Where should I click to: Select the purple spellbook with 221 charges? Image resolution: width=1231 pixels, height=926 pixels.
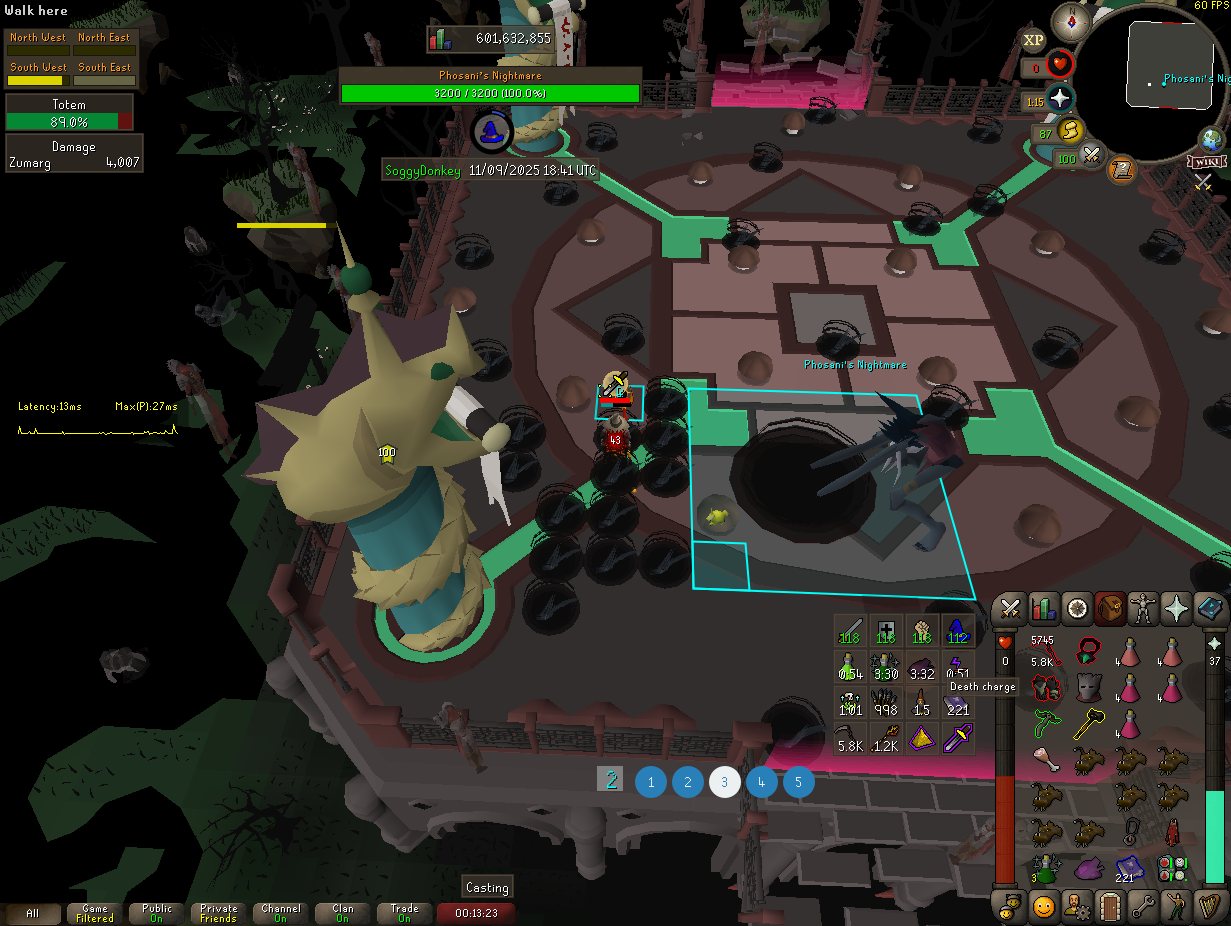pyautogui.click(x=1129, y=866)
